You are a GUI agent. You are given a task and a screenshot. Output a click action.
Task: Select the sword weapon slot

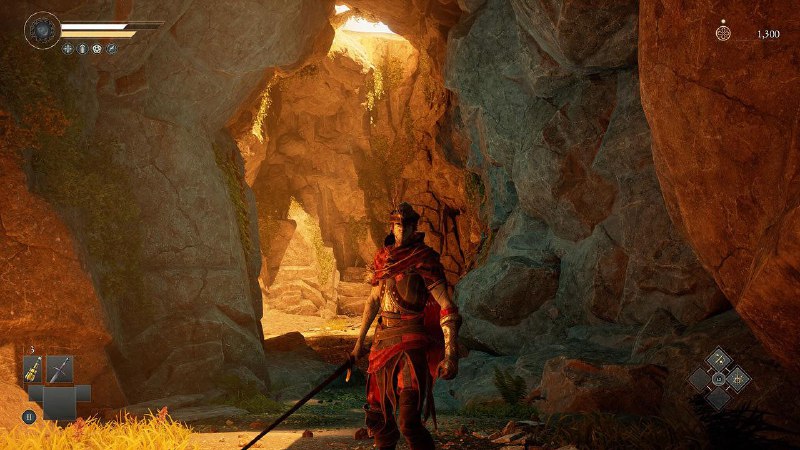tap(59, 369)
